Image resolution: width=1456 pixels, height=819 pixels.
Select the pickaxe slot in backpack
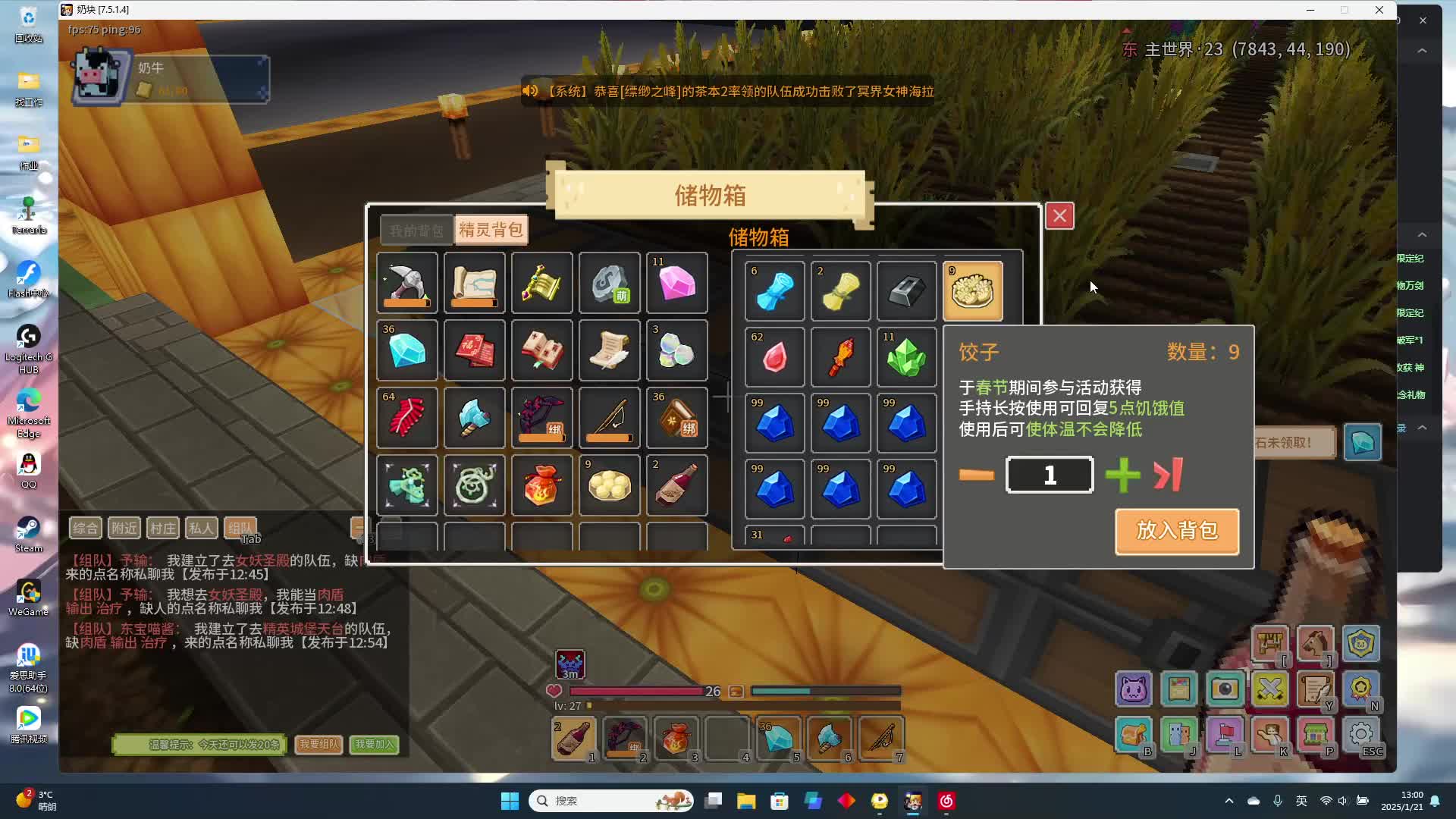click(407, 284)
